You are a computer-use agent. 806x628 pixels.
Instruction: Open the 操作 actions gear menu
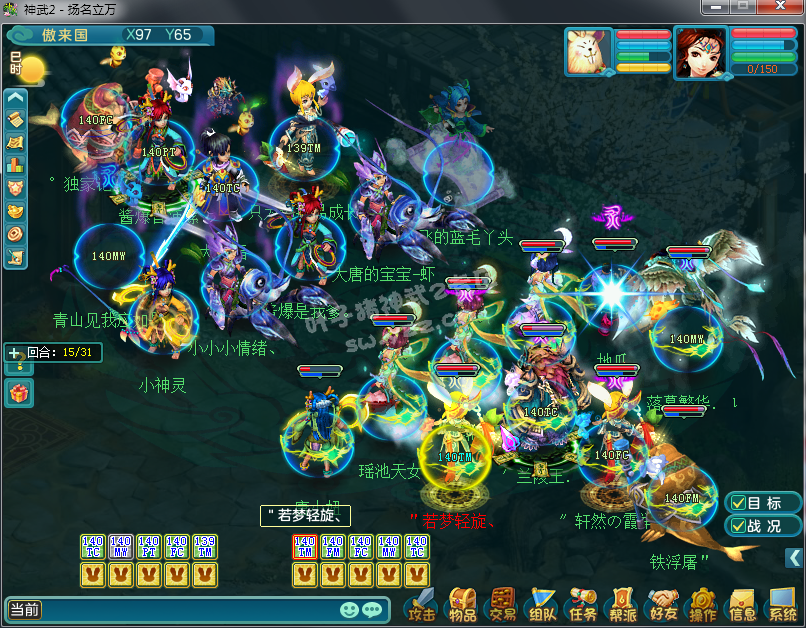pyautogui.click(x=702, y=605)
